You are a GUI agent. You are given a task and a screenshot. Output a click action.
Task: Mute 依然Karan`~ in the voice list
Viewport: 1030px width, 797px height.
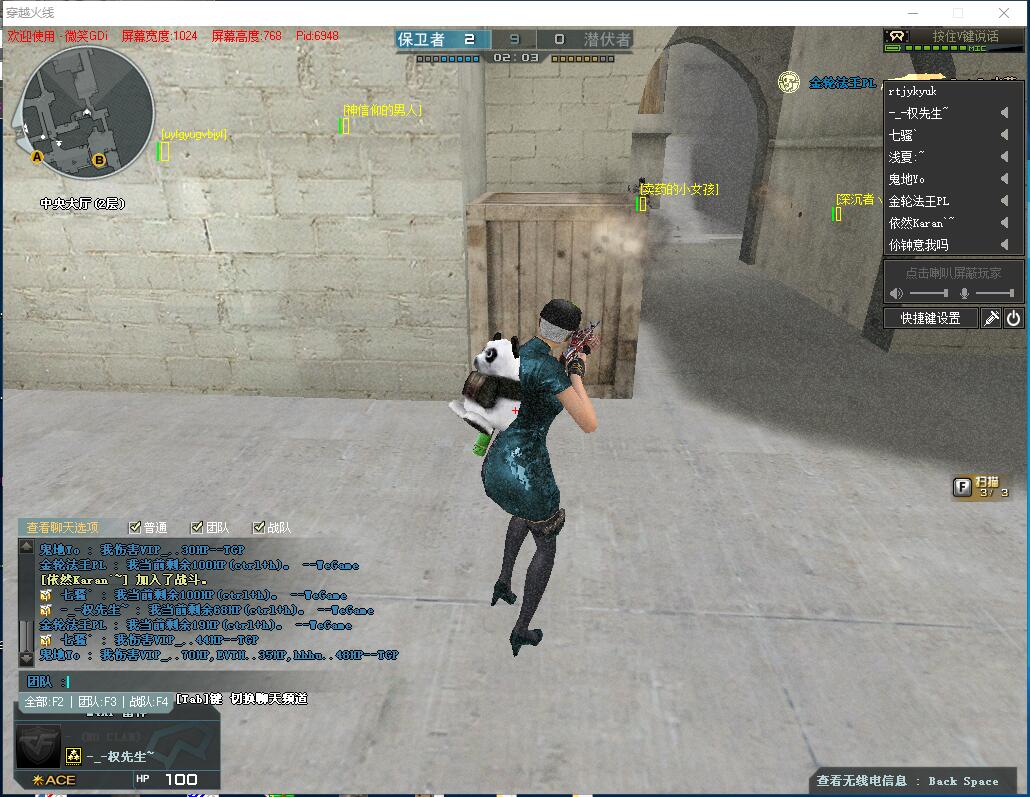click(x=1004, y=223)
